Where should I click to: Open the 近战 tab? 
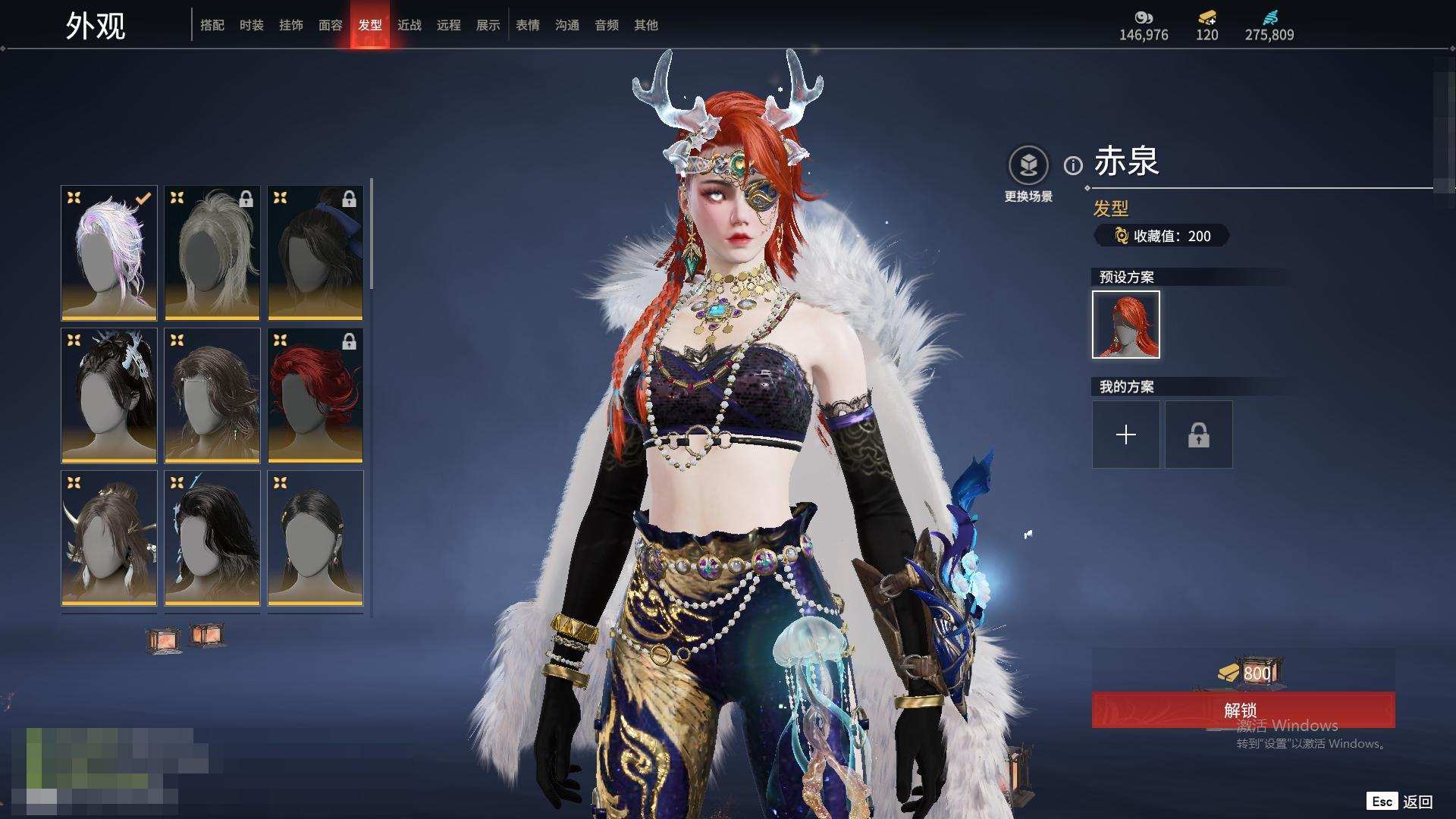click(409, 25)
